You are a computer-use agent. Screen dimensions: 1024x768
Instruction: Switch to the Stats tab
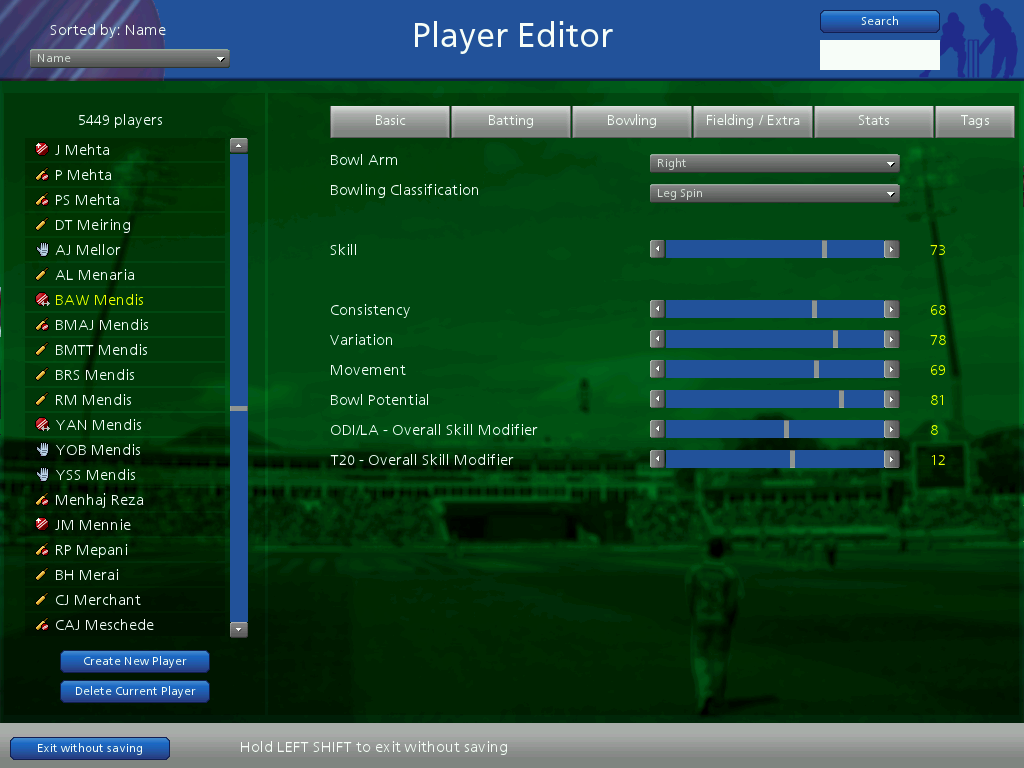(873, 121)
